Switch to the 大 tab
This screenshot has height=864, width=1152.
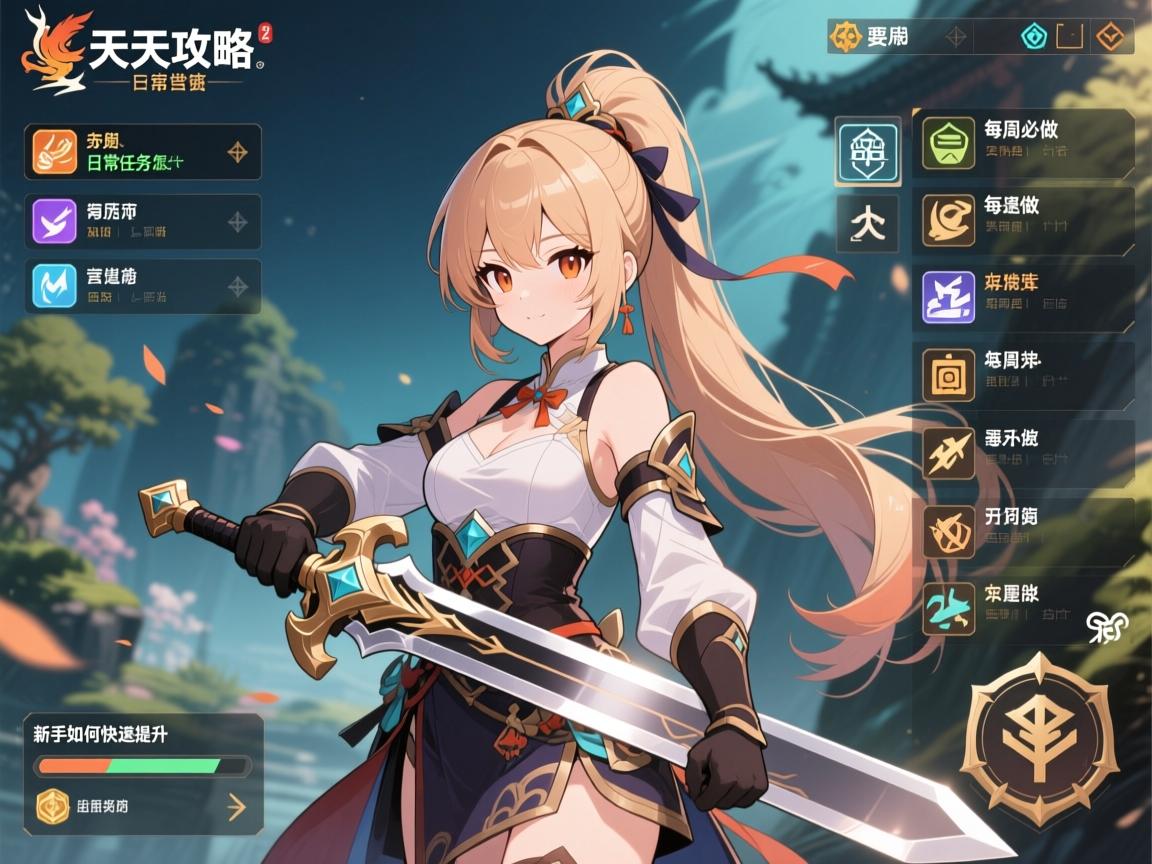tap(867, 222)
